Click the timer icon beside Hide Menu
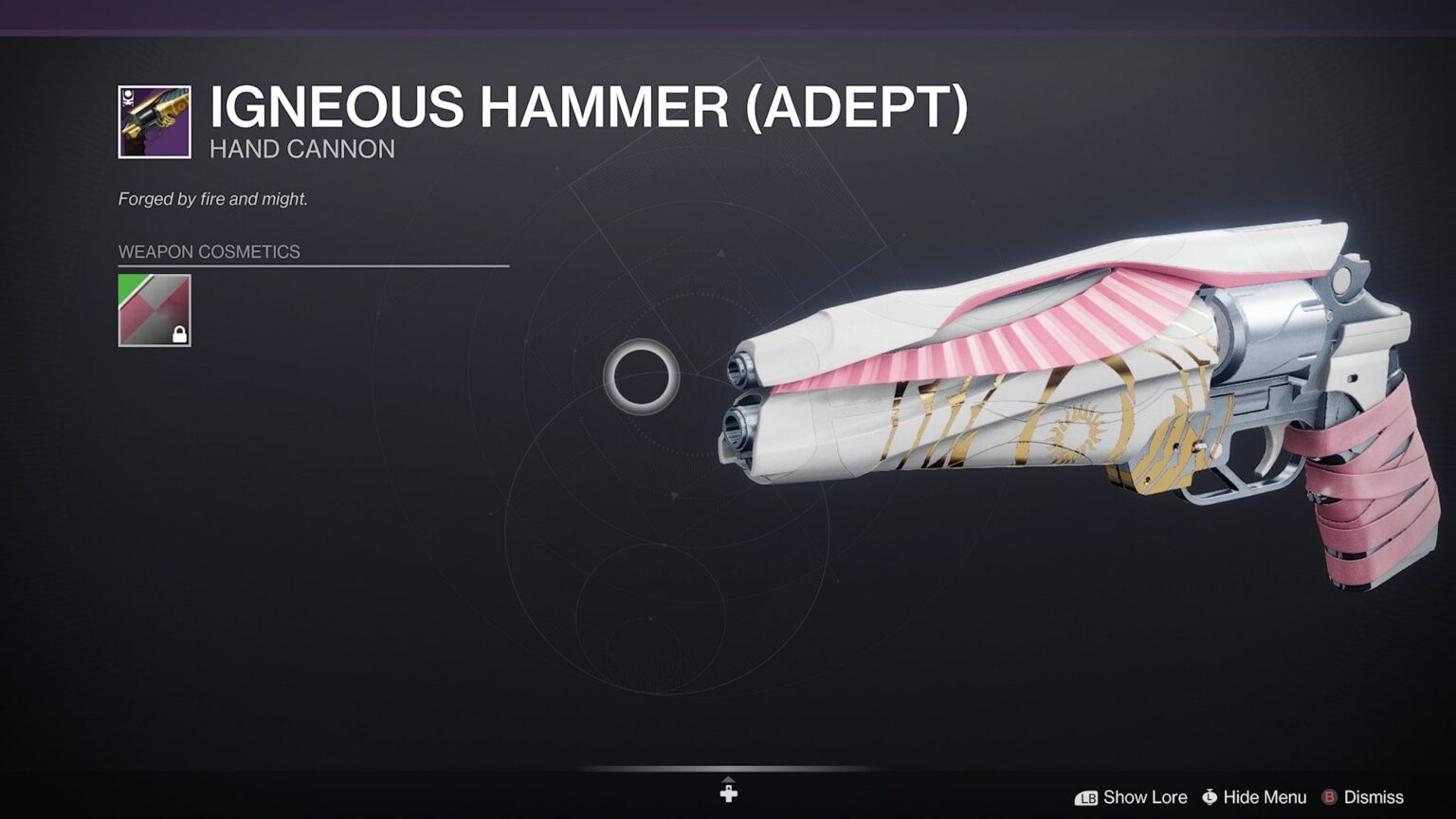Screen dimensions: 1456x819 click(x=1210, y=797)
